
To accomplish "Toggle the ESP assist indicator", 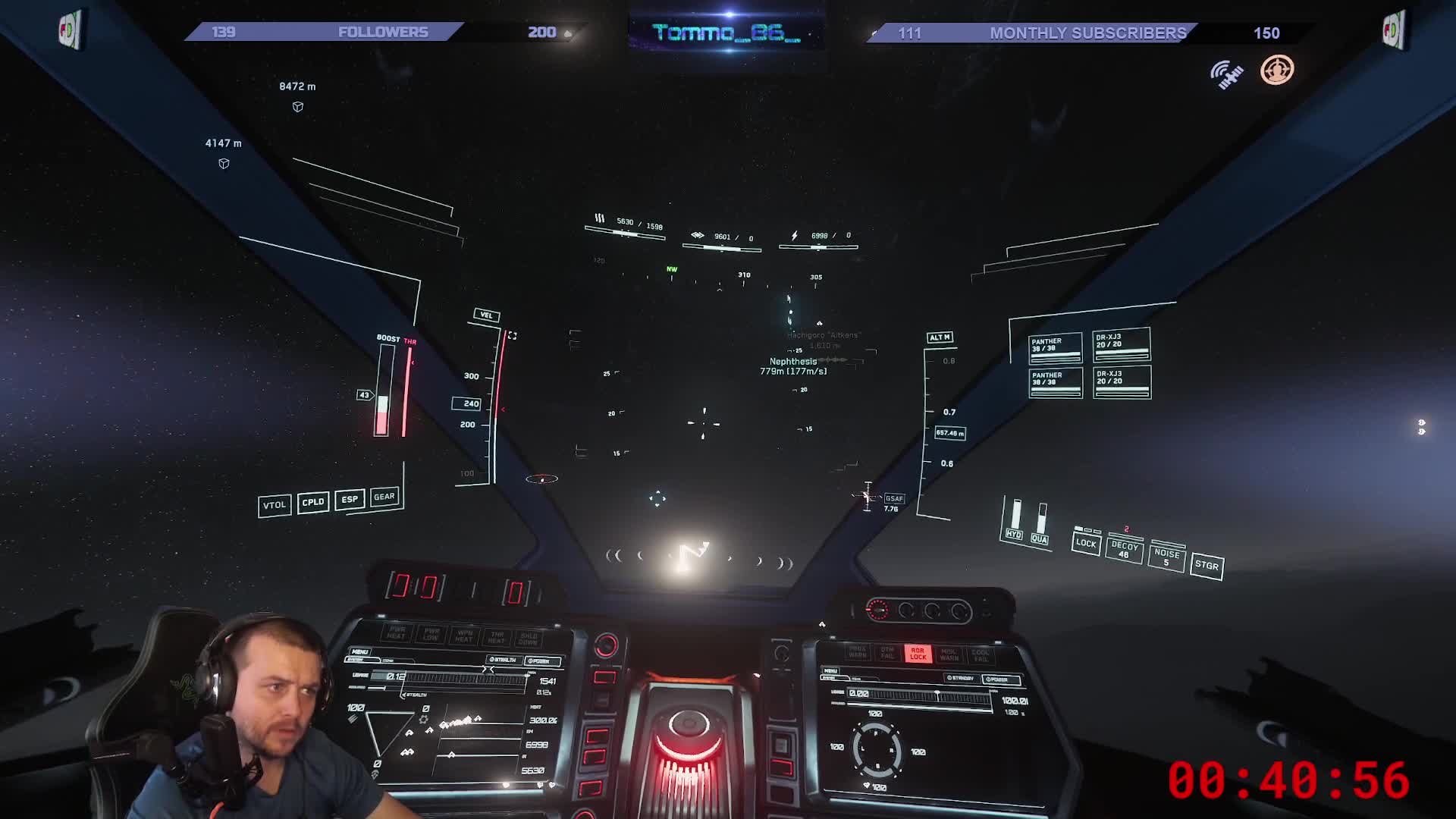I will pos(350,499).
